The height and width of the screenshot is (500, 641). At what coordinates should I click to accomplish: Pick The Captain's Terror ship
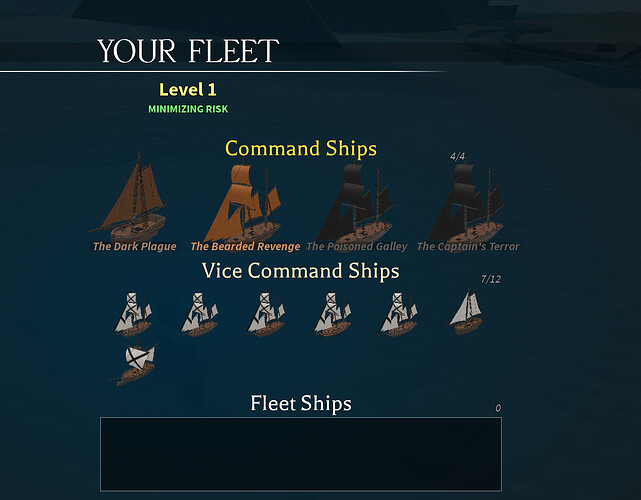coord(468,203)
